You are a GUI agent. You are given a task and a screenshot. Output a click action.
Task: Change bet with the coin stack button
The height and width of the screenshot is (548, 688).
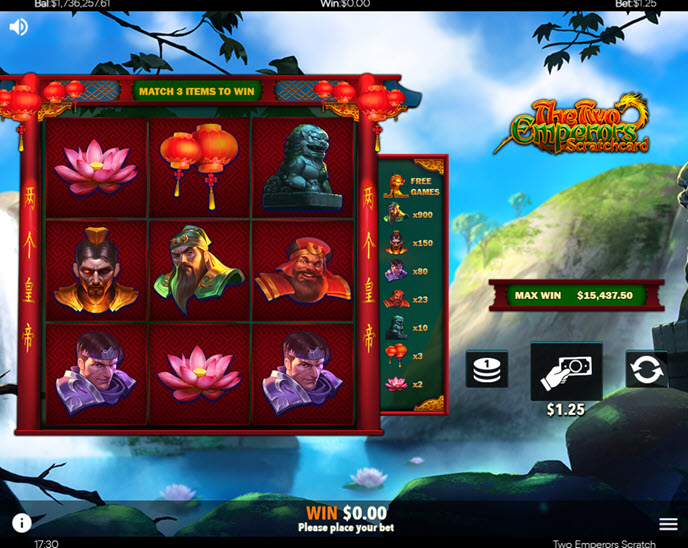coord(487,369)
